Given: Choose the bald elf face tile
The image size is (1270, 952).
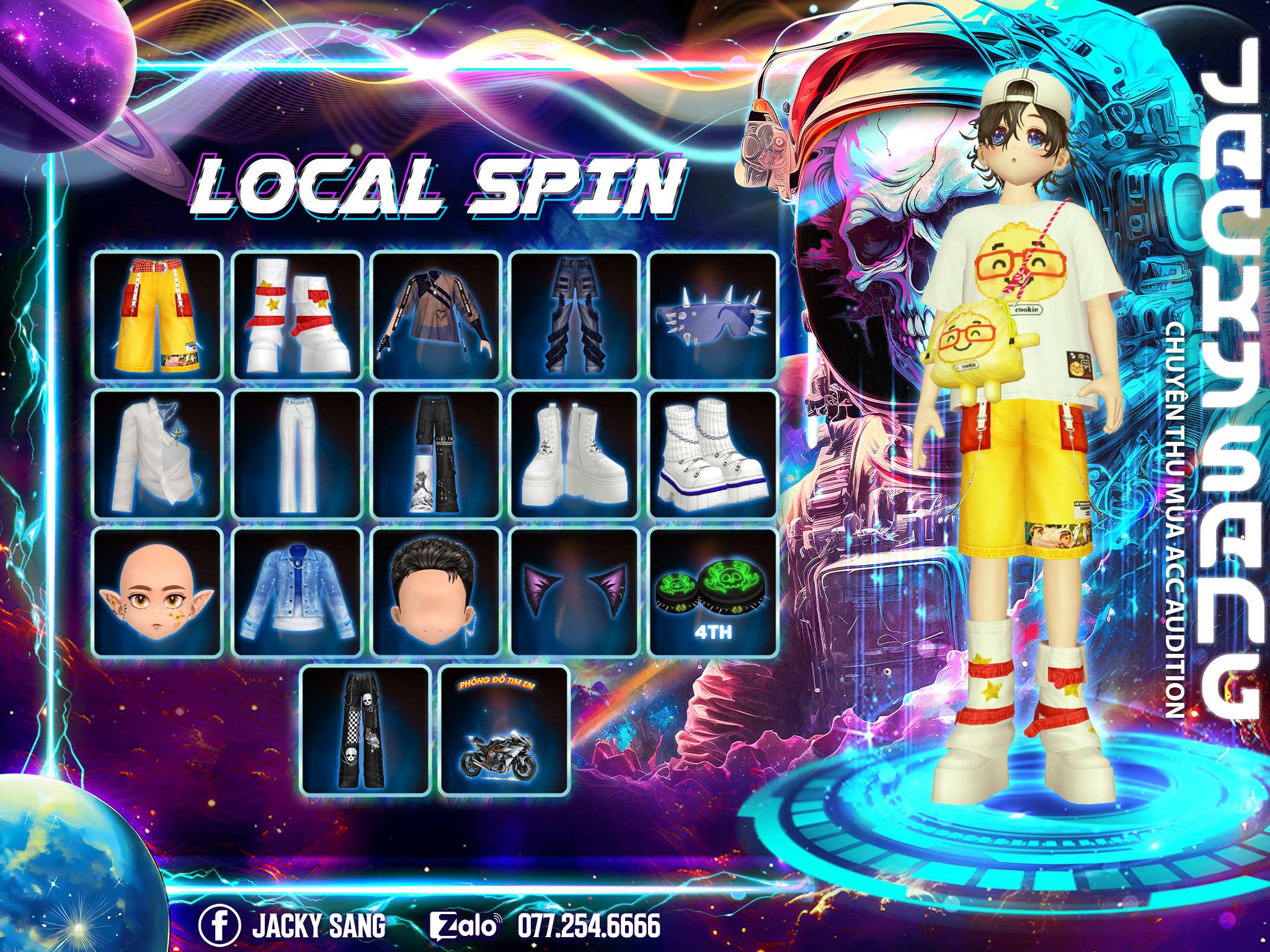Looking at the screenshot, I should click(x=158, y=591).
